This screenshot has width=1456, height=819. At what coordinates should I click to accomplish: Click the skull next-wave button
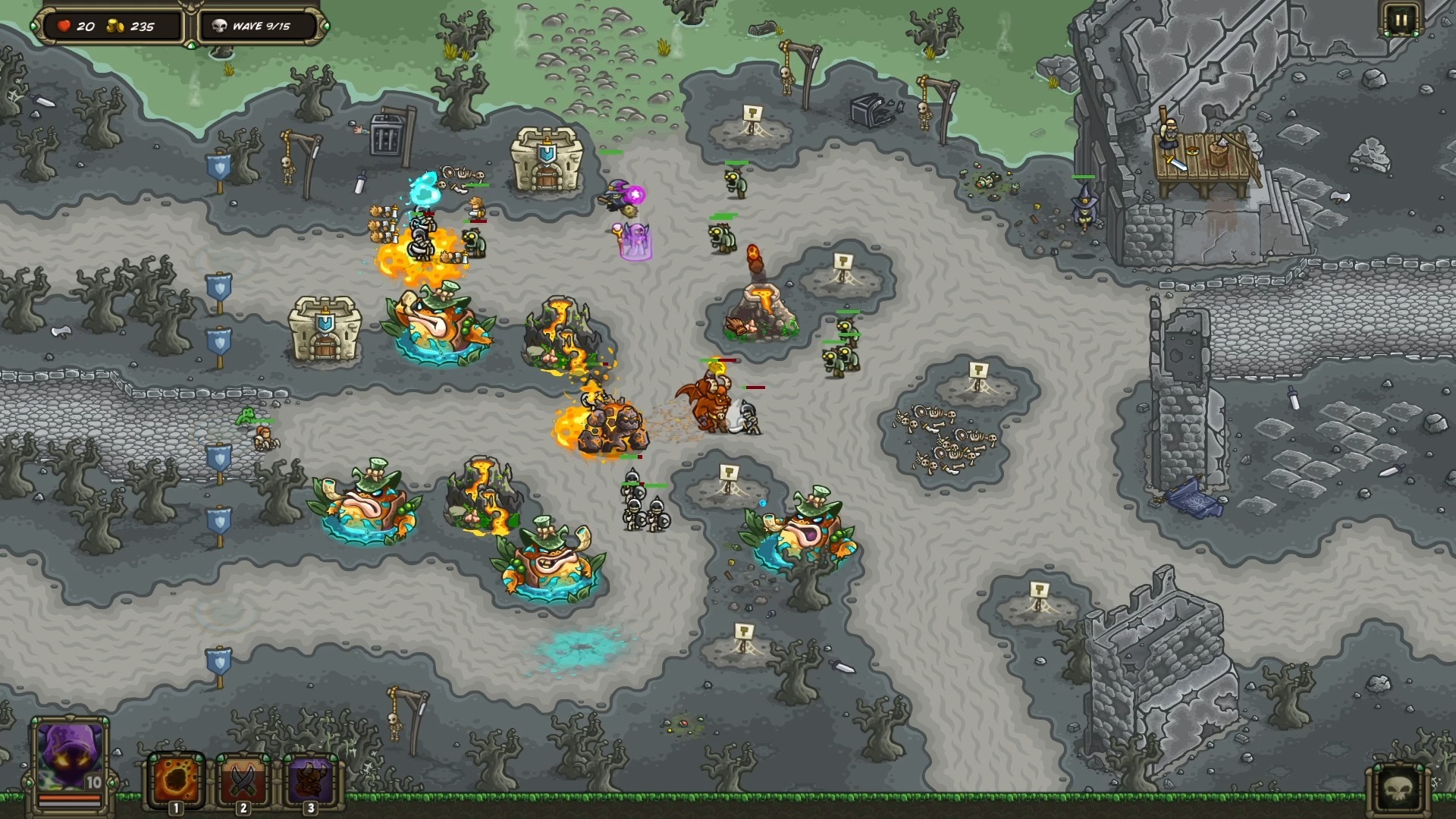tap(1400, 790)
